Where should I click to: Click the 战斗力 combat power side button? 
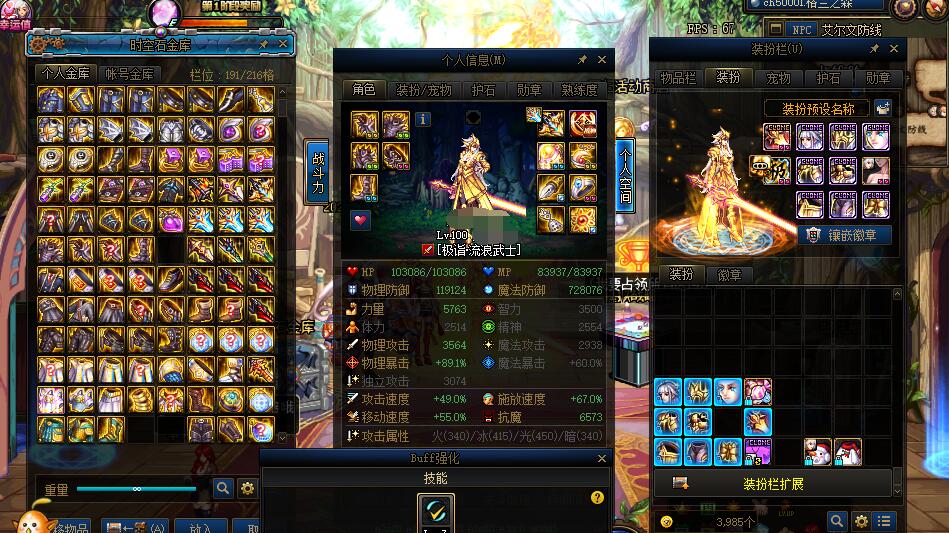[x=319, y=172]
